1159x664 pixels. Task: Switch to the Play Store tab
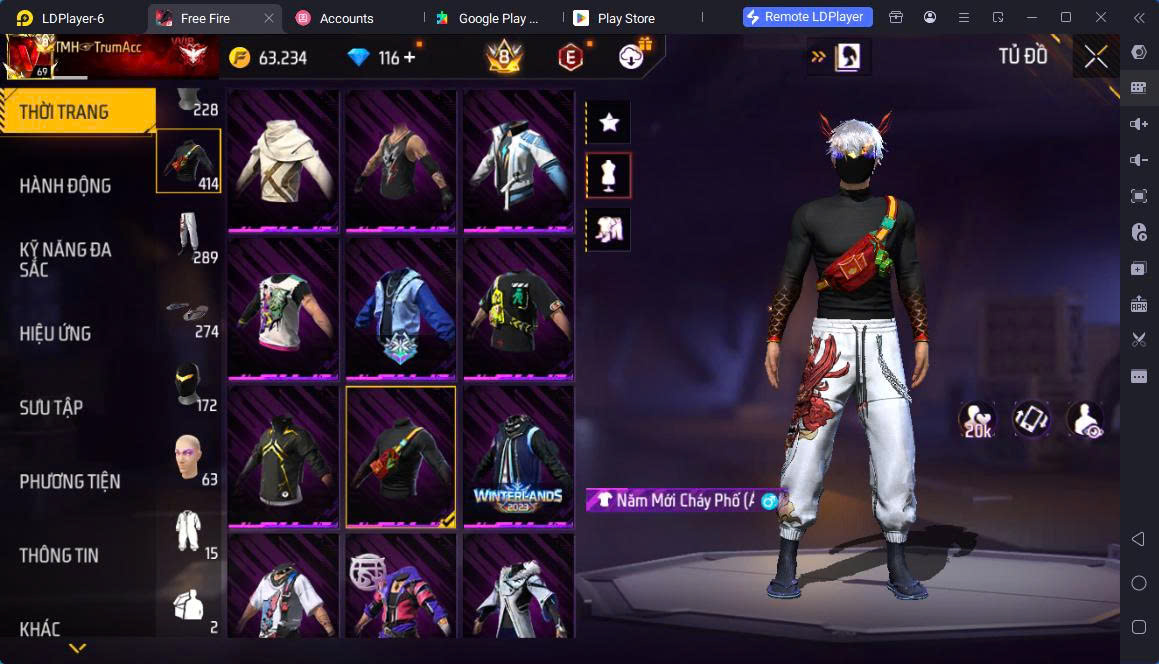coord(625,18)
